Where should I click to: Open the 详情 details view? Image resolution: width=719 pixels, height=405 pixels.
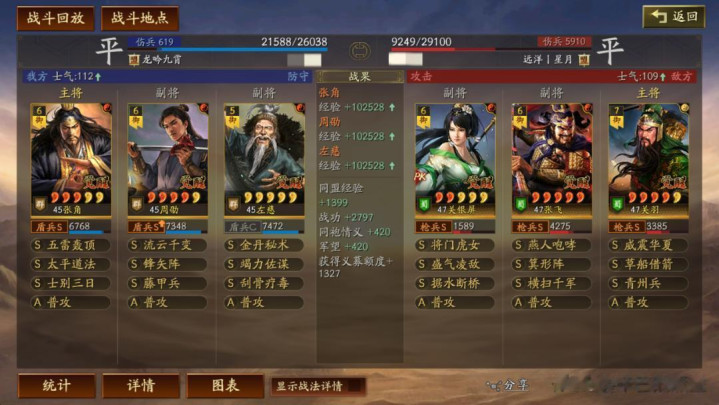[x=141, y=385]
